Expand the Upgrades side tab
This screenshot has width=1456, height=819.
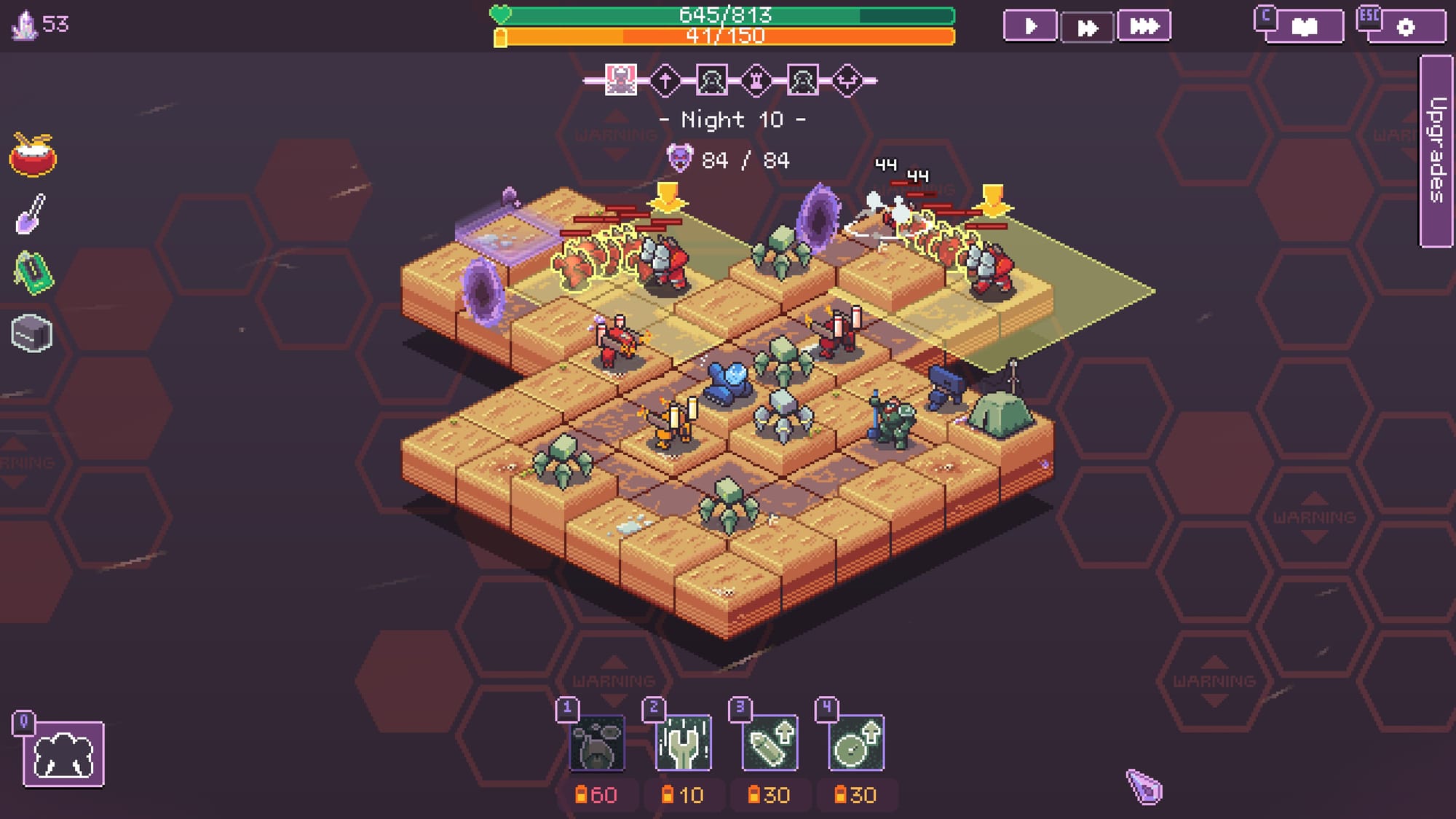coord(1436,151)
